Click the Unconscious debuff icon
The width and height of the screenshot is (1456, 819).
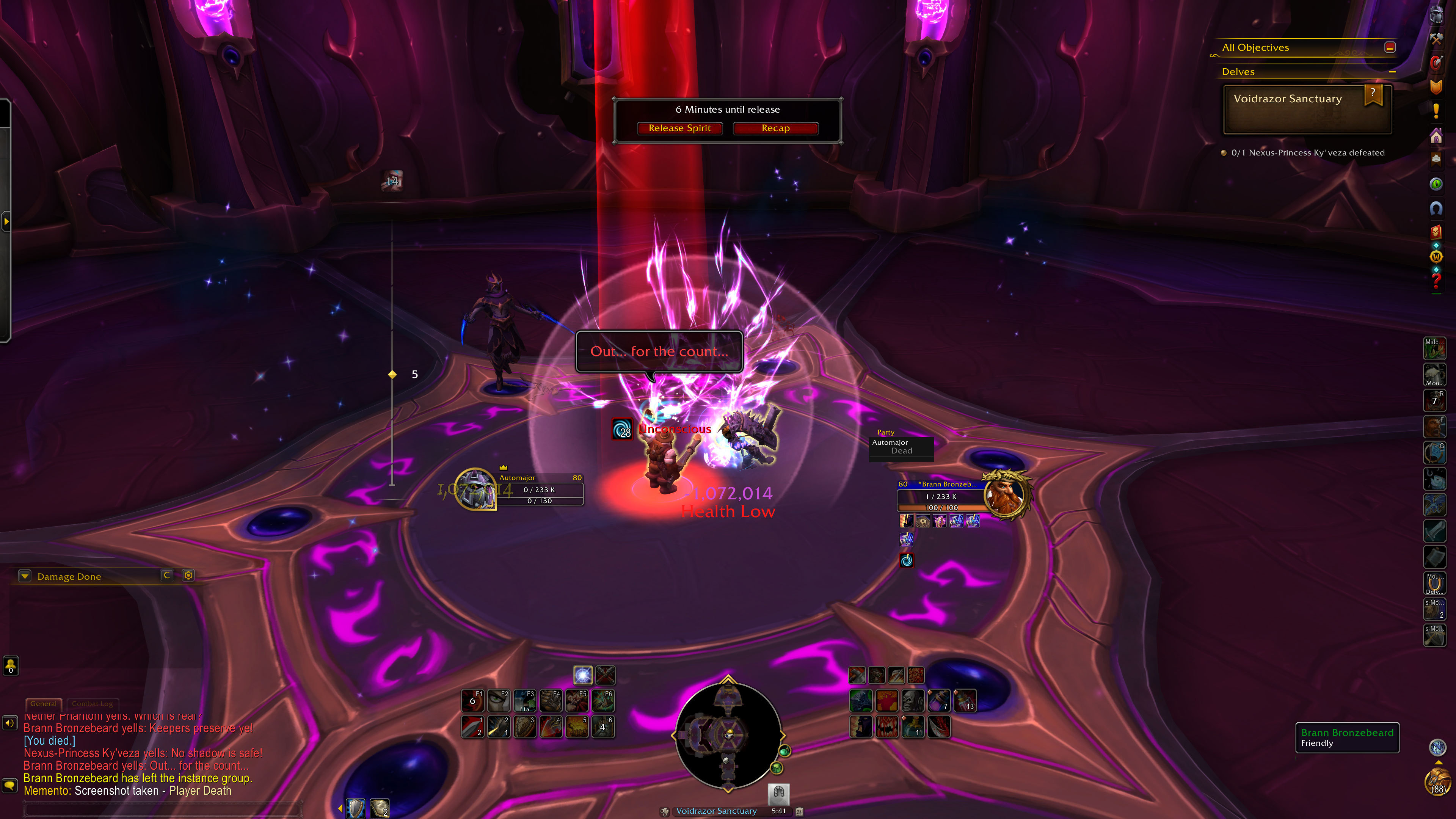(622, 429)
